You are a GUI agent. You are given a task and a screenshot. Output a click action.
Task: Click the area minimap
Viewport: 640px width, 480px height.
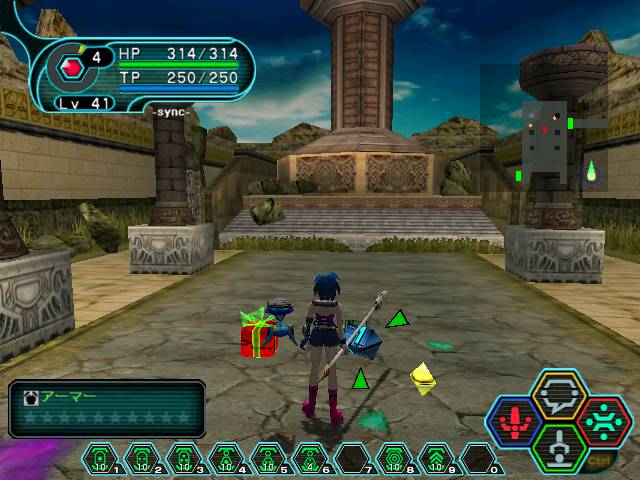[543, 142]
